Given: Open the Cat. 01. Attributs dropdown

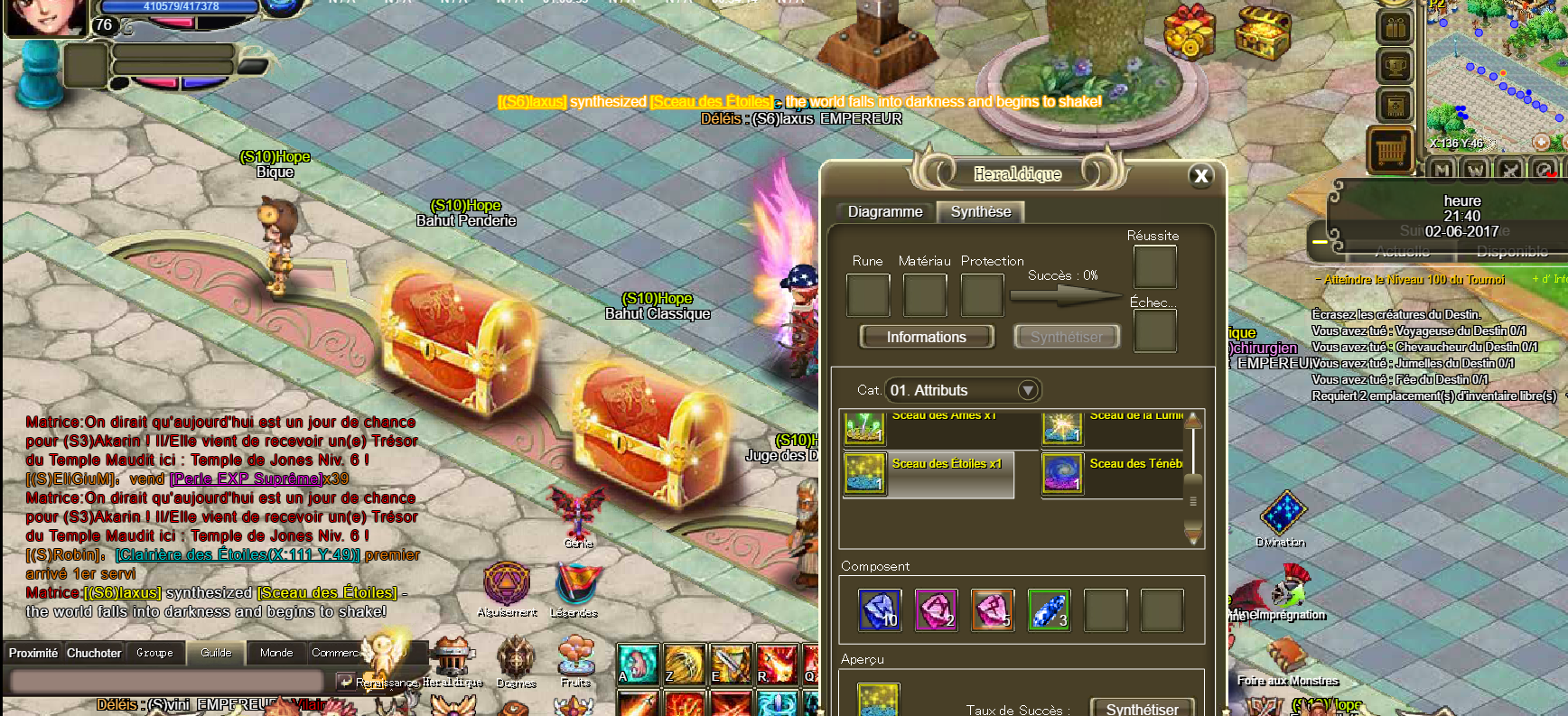Looking at the screenshot, I should (1027, 390).
